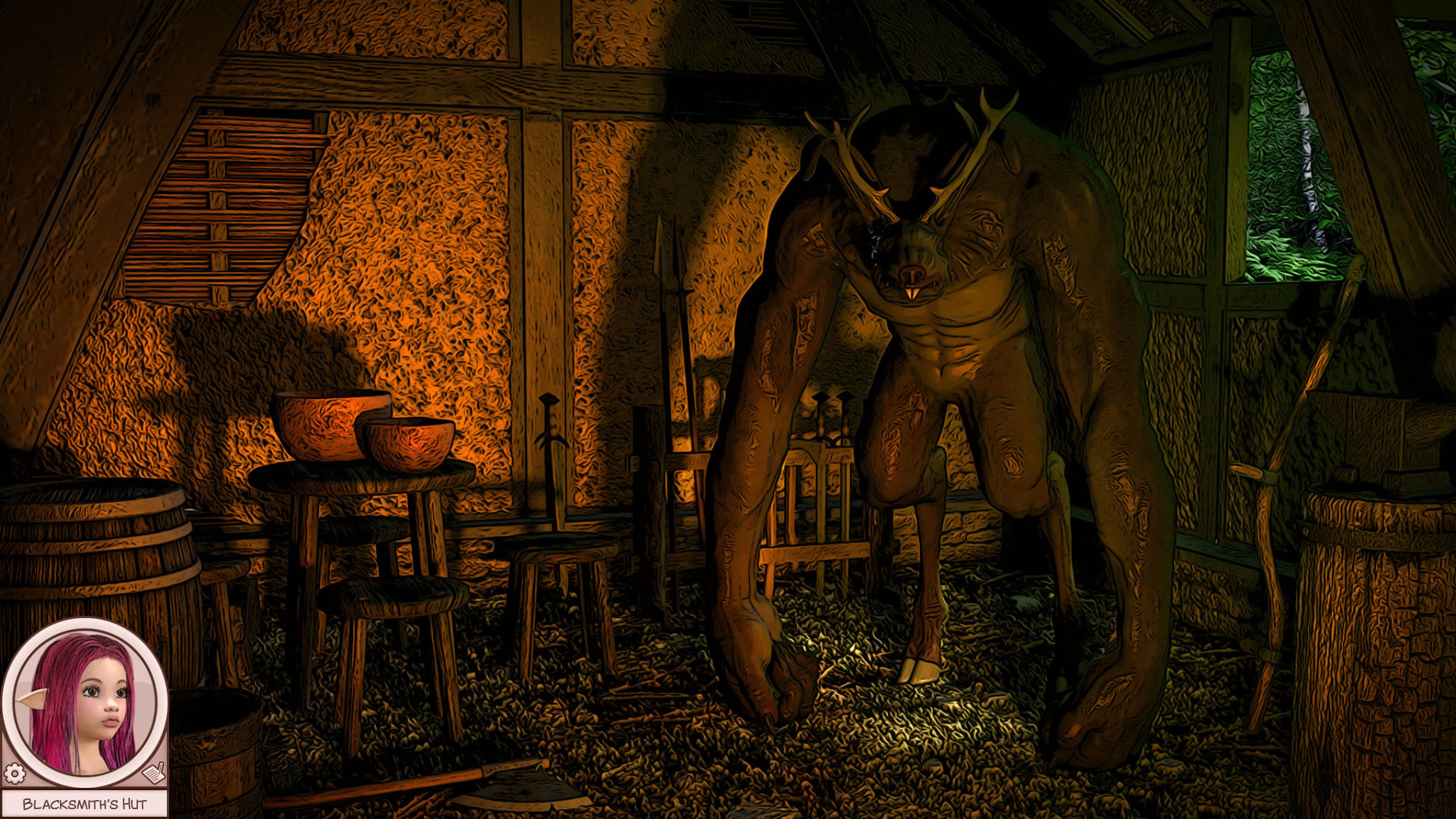Click the pink-haired elf portrait

(84, 702)
